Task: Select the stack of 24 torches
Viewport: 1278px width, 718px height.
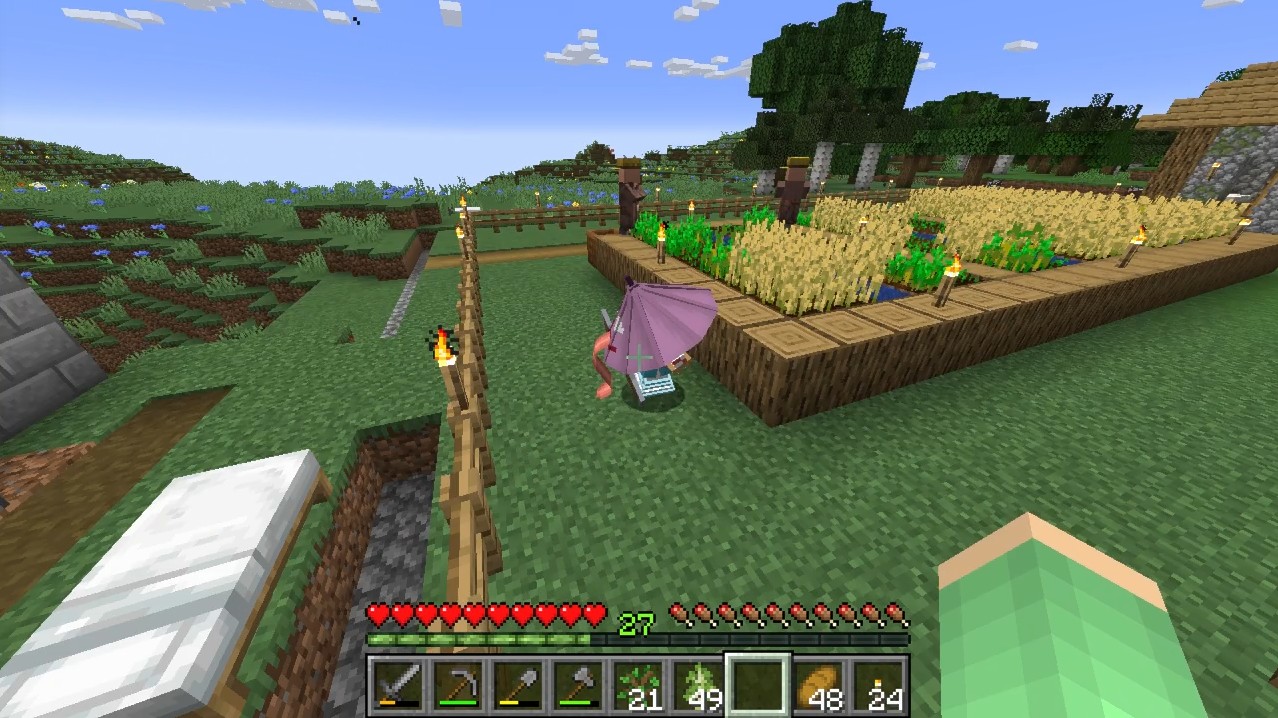Action: pos(878,686)
